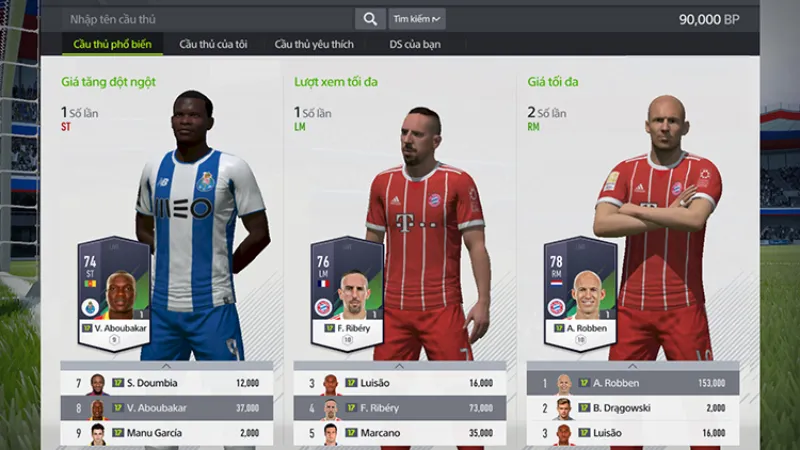The width and height of the screenshot is (800, 450).
Task: Expand the list arrow under V. Aboubakar
Action: (x=166, y=364)
